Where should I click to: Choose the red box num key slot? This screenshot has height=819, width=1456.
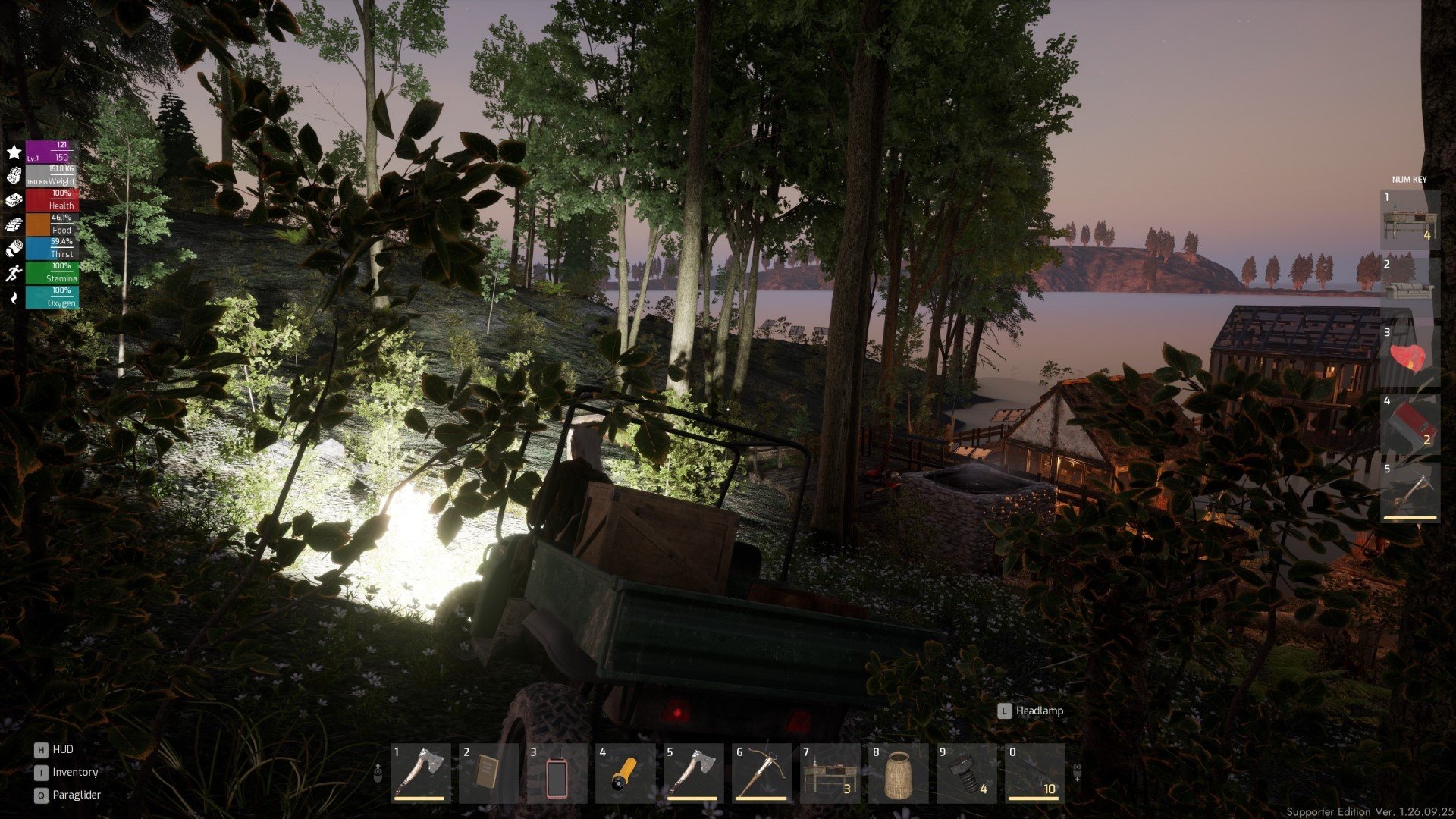(1409, 424)
